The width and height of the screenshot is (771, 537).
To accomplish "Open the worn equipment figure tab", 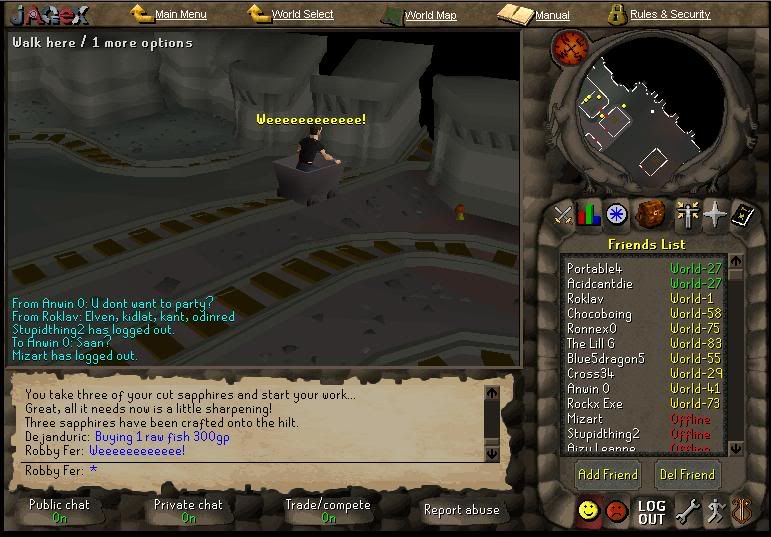I will tap(686, 214).
